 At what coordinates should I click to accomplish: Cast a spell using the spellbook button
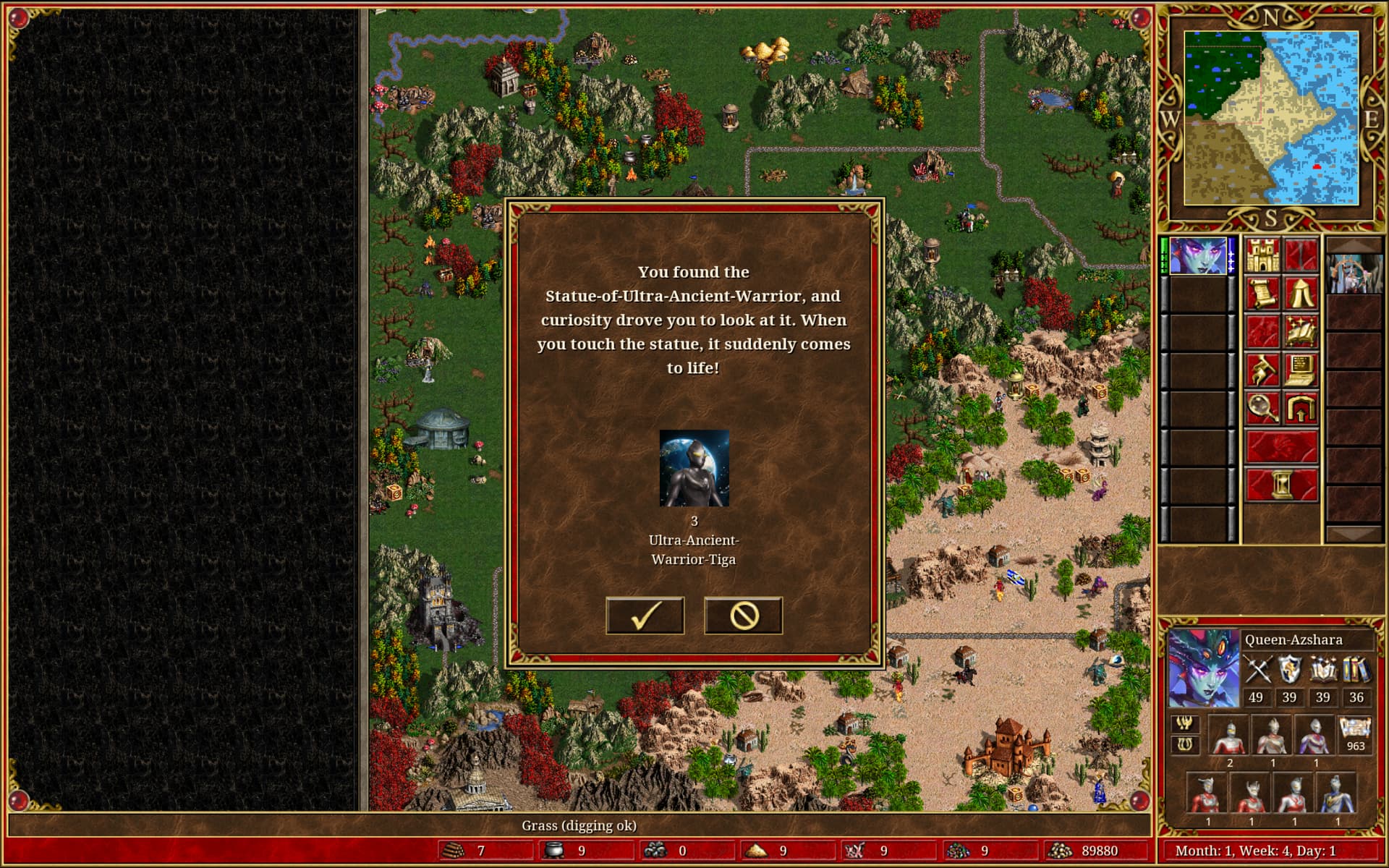[x=1301, y=331]
